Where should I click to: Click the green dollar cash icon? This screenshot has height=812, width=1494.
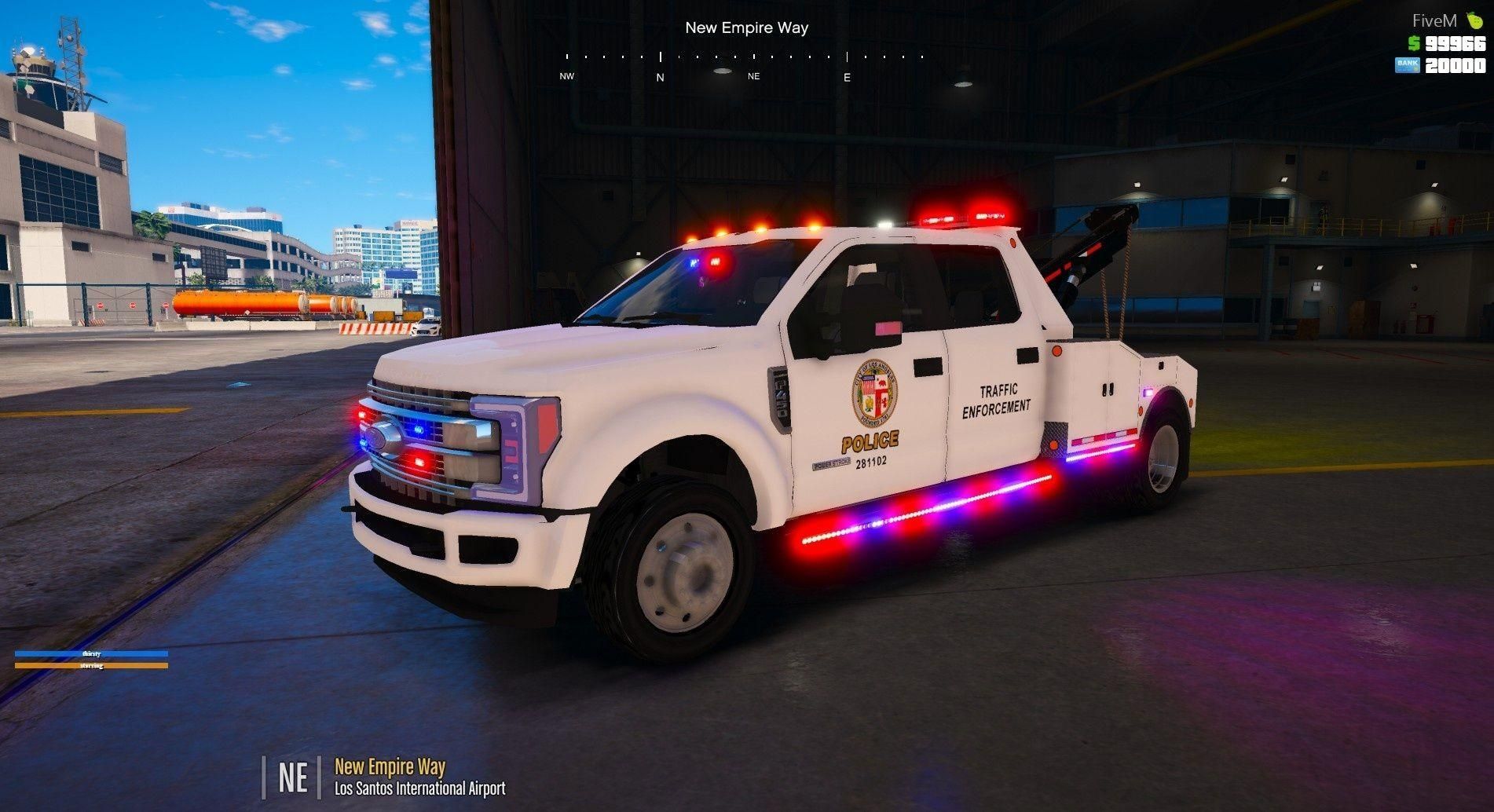[x=1414, y=43]
